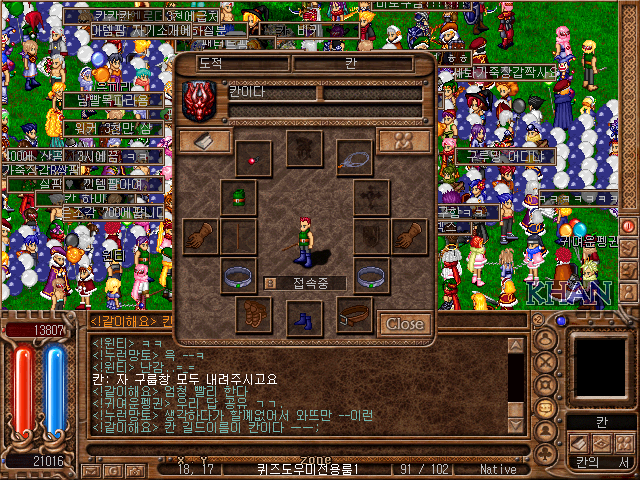Open the book button in equipment panel
The height and width of the screenshot is (480, 640).
pos(204,141)
